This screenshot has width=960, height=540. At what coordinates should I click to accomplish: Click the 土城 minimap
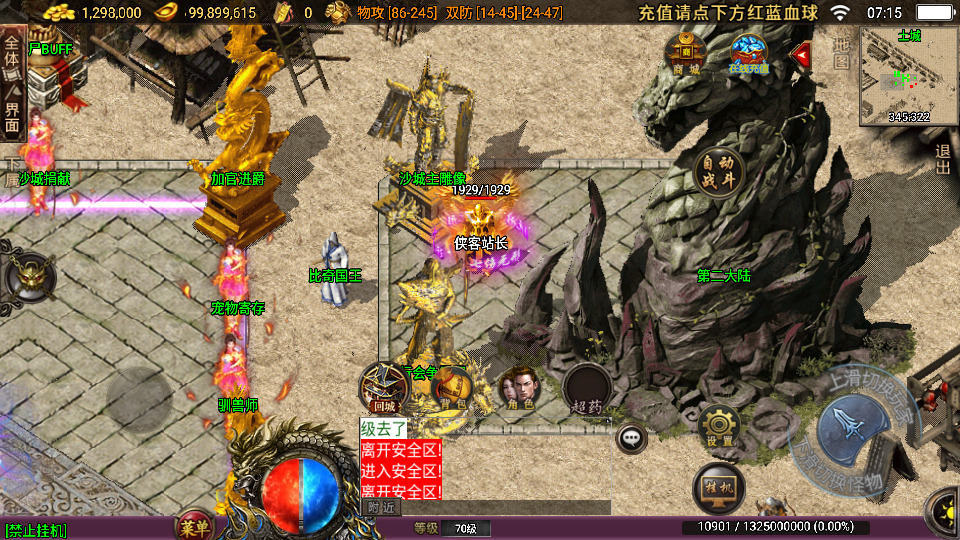[908, 76]
